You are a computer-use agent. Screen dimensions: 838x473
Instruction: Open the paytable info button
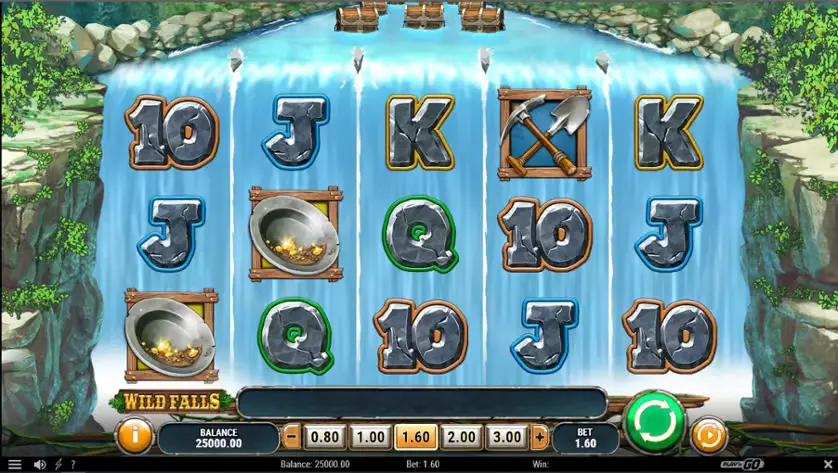(133, 436)
